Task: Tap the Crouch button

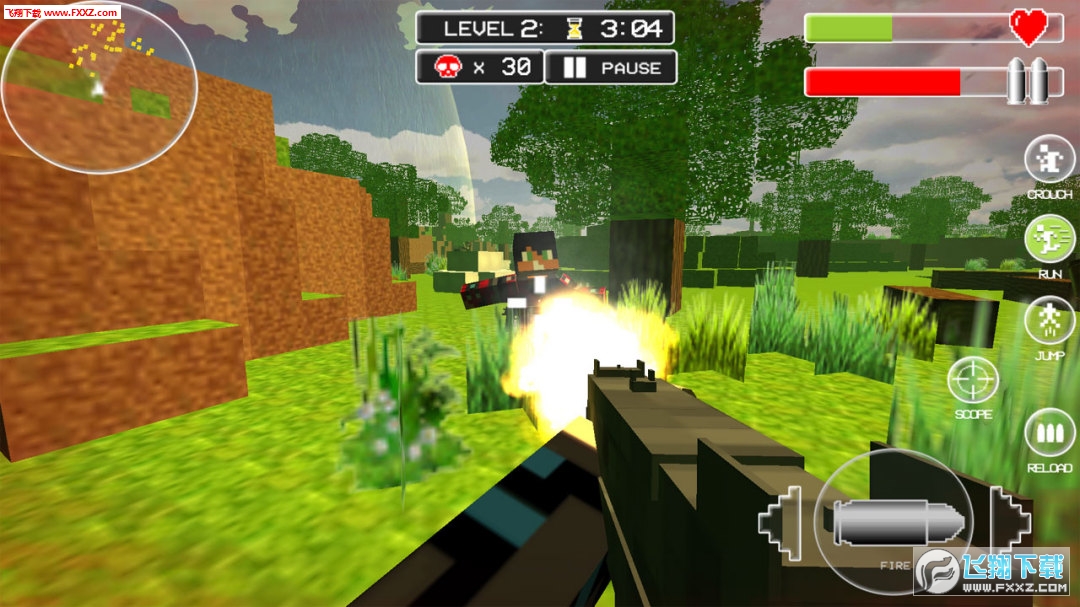Action: click(x=1049, y=160)
